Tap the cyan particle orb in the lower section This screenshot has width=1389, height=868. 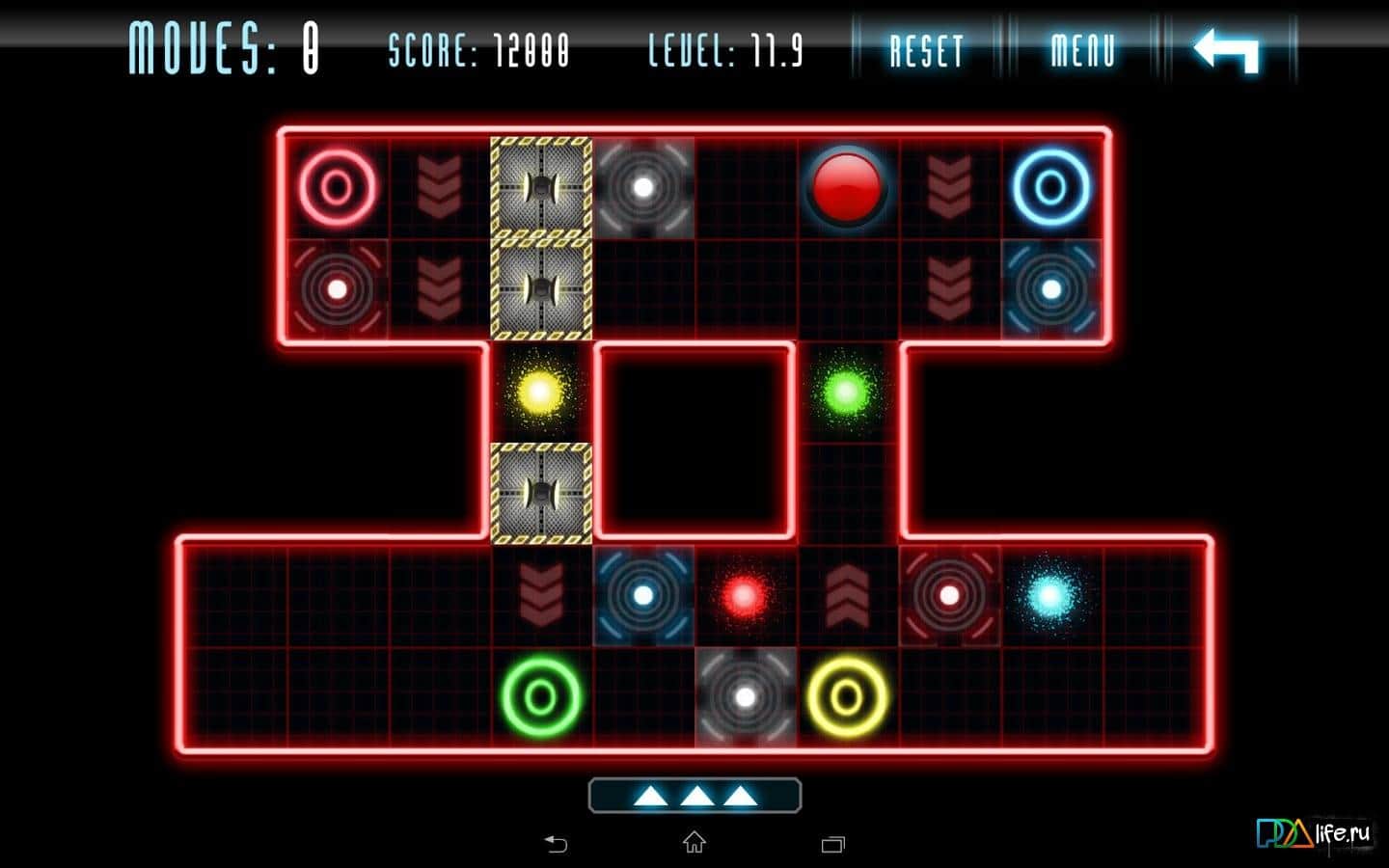point(1051,593)
